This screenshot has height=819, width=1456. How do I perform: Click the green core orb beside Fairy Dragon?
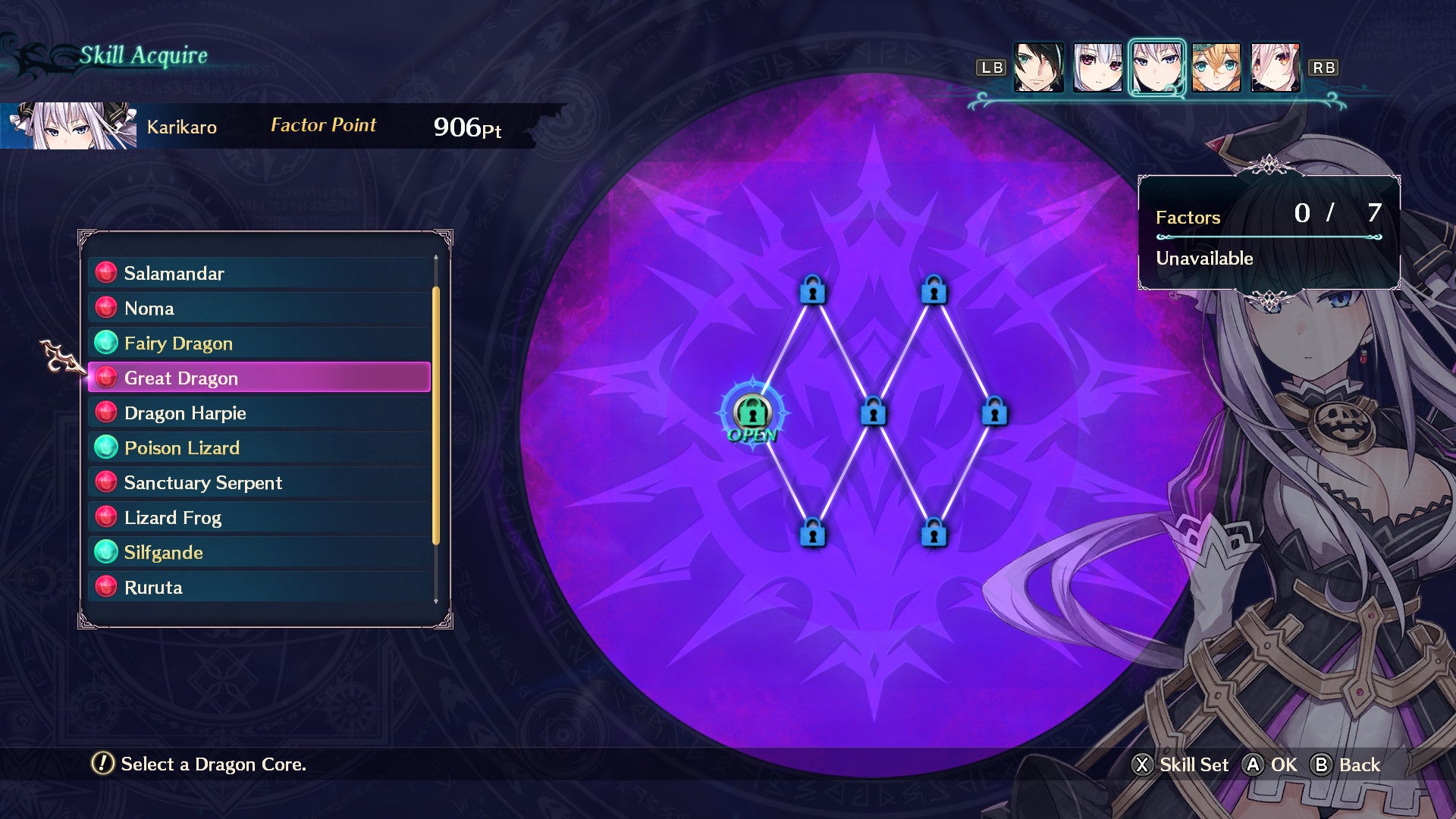106,343
